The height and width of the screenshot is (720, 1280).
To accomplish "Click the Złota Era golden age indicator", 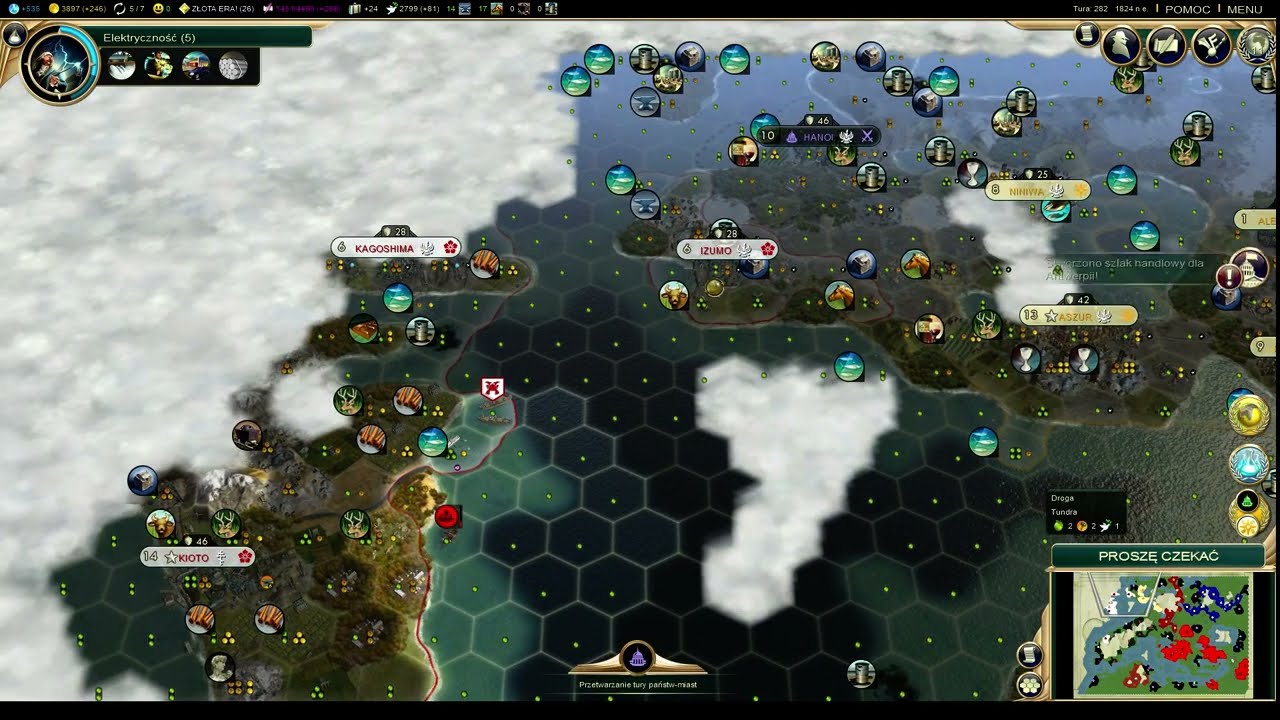I will click(x=215, y=9).
